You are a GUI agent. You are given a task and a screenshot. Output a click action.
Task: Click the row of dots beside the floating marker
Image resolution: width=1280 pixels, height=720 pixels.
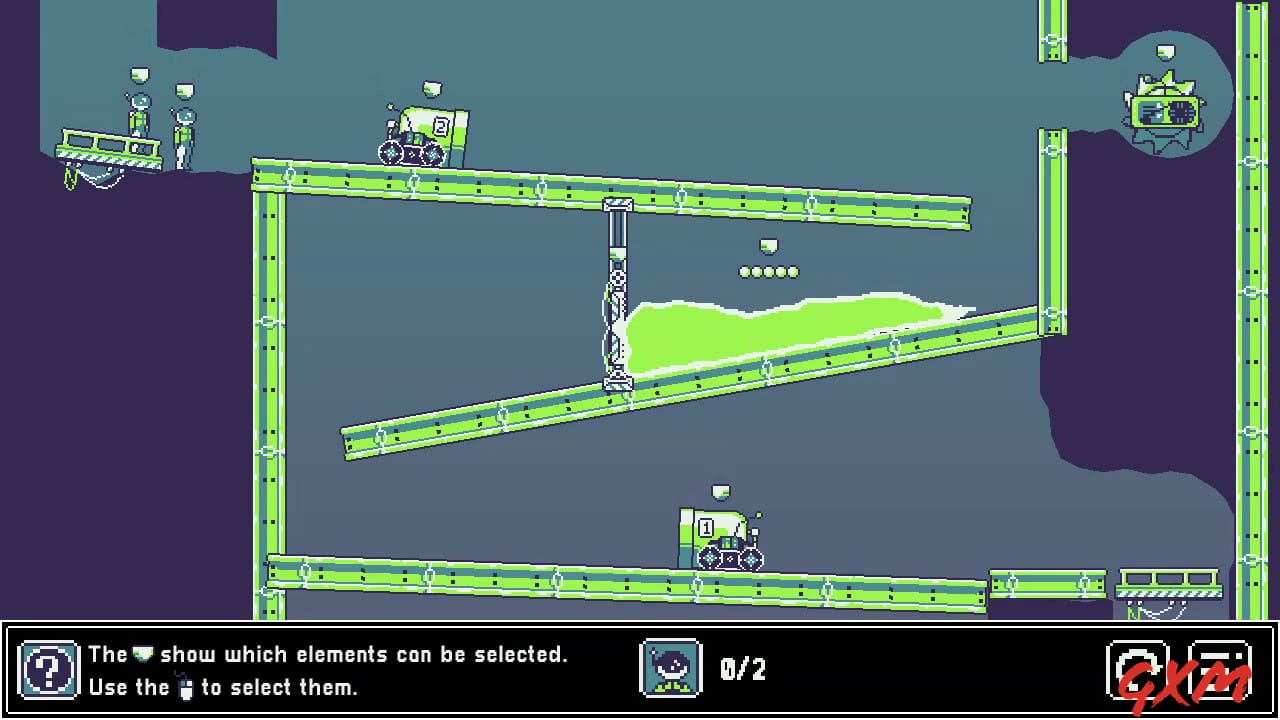(768, 270)
